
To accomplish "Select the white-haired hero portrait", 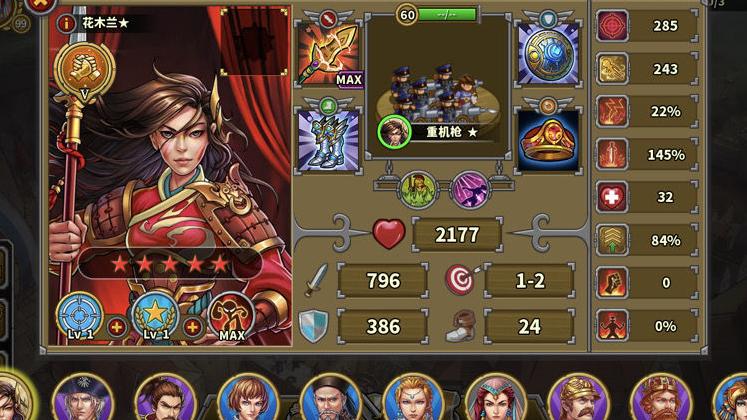I will (x=83, y=399).
